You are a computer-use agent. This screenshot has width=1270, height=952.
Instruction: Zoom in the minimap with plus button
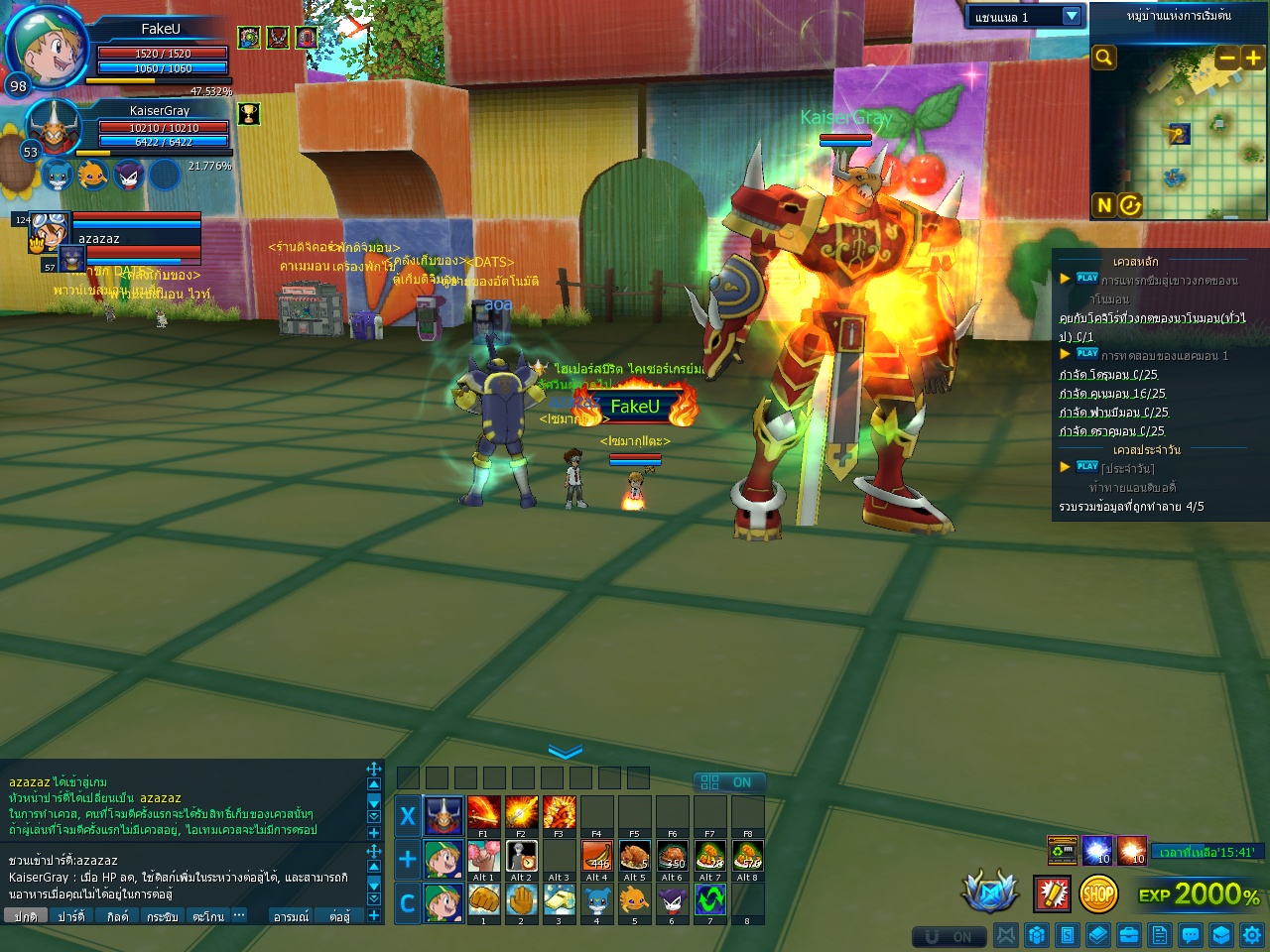1253,58
